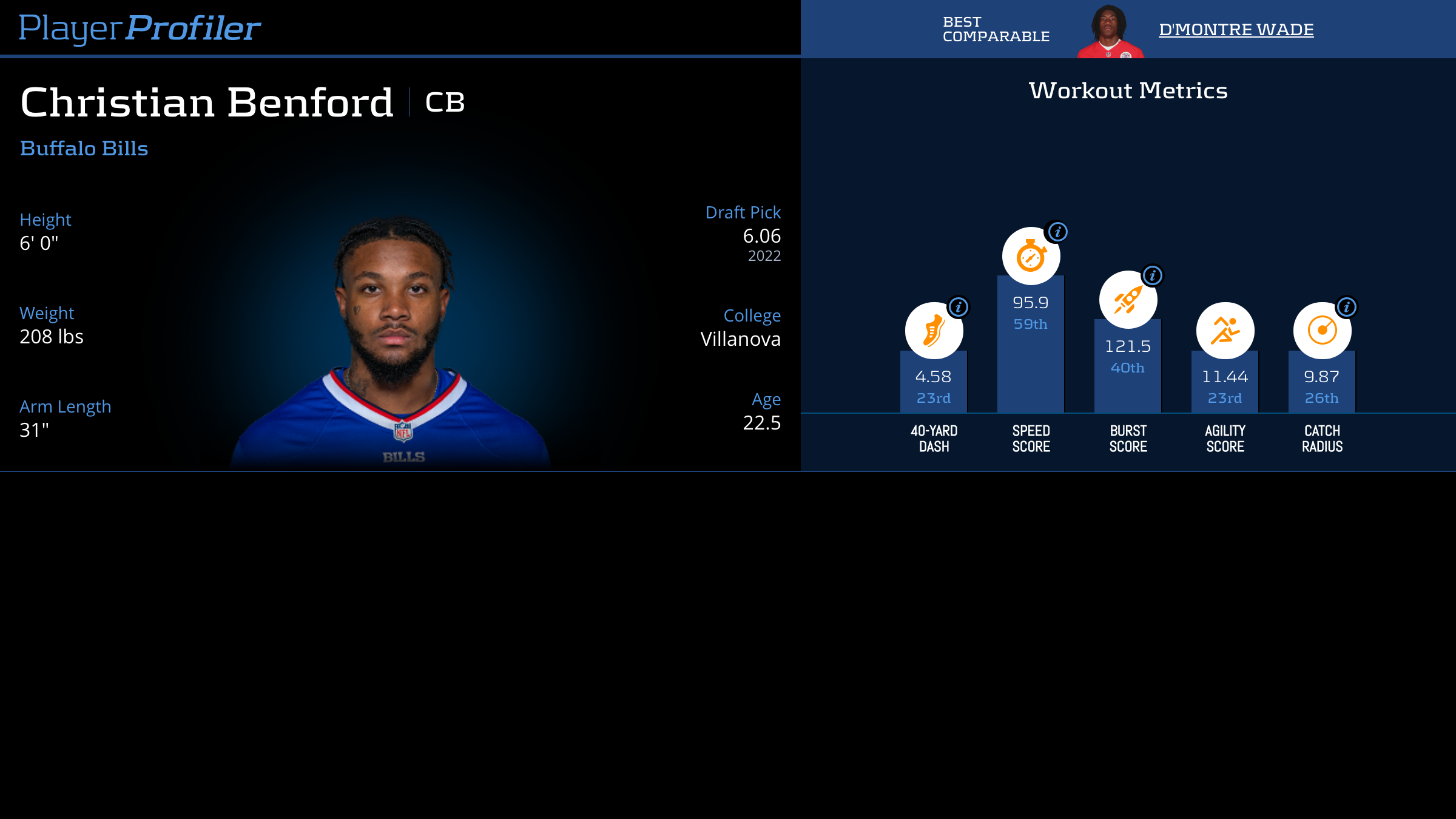Open the Speed Score info icon
Screen dimensions: 1456x819
[1057, 232]
